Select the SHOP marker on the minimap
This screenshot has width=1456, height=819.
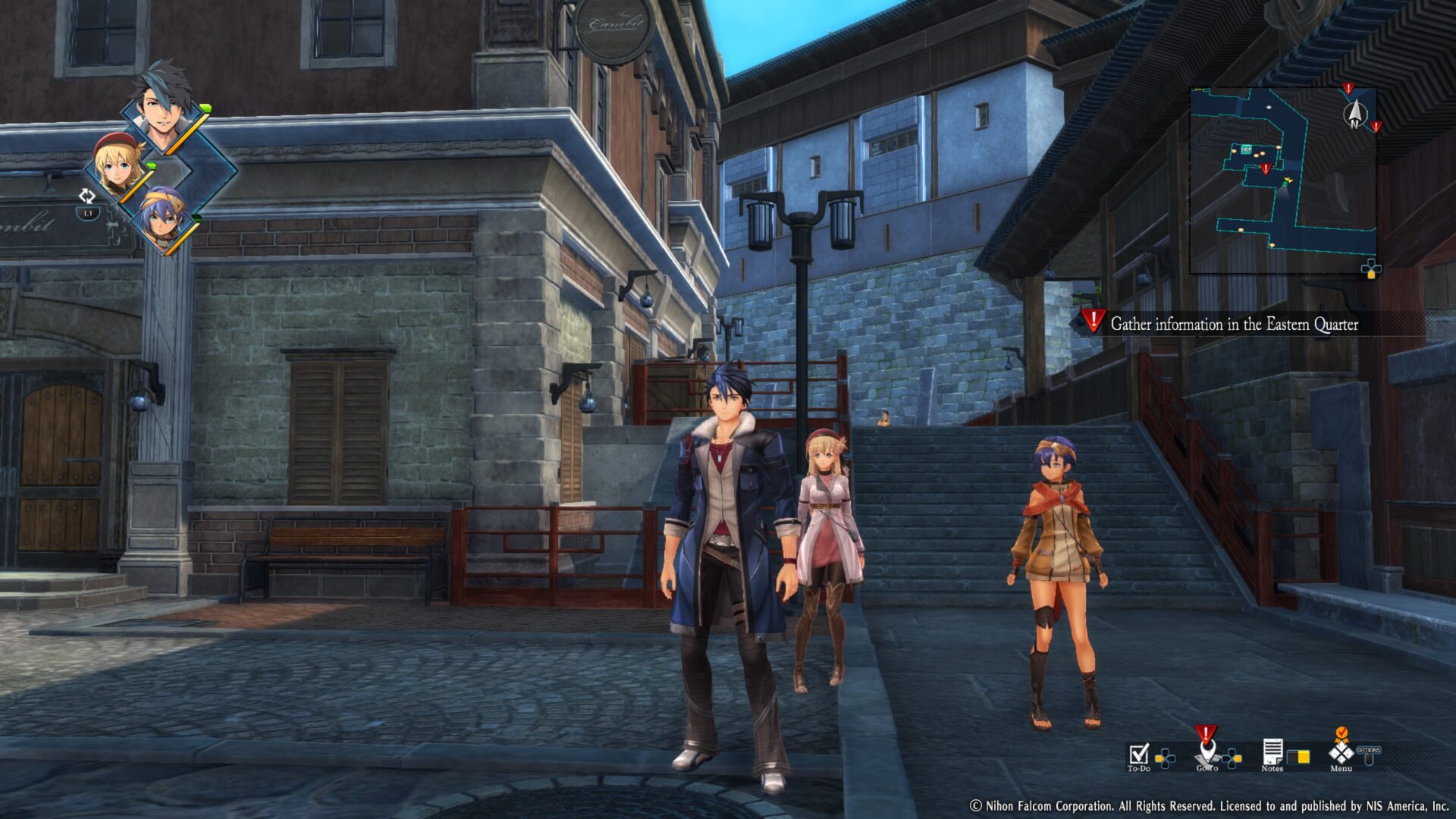pos(1246,149)
